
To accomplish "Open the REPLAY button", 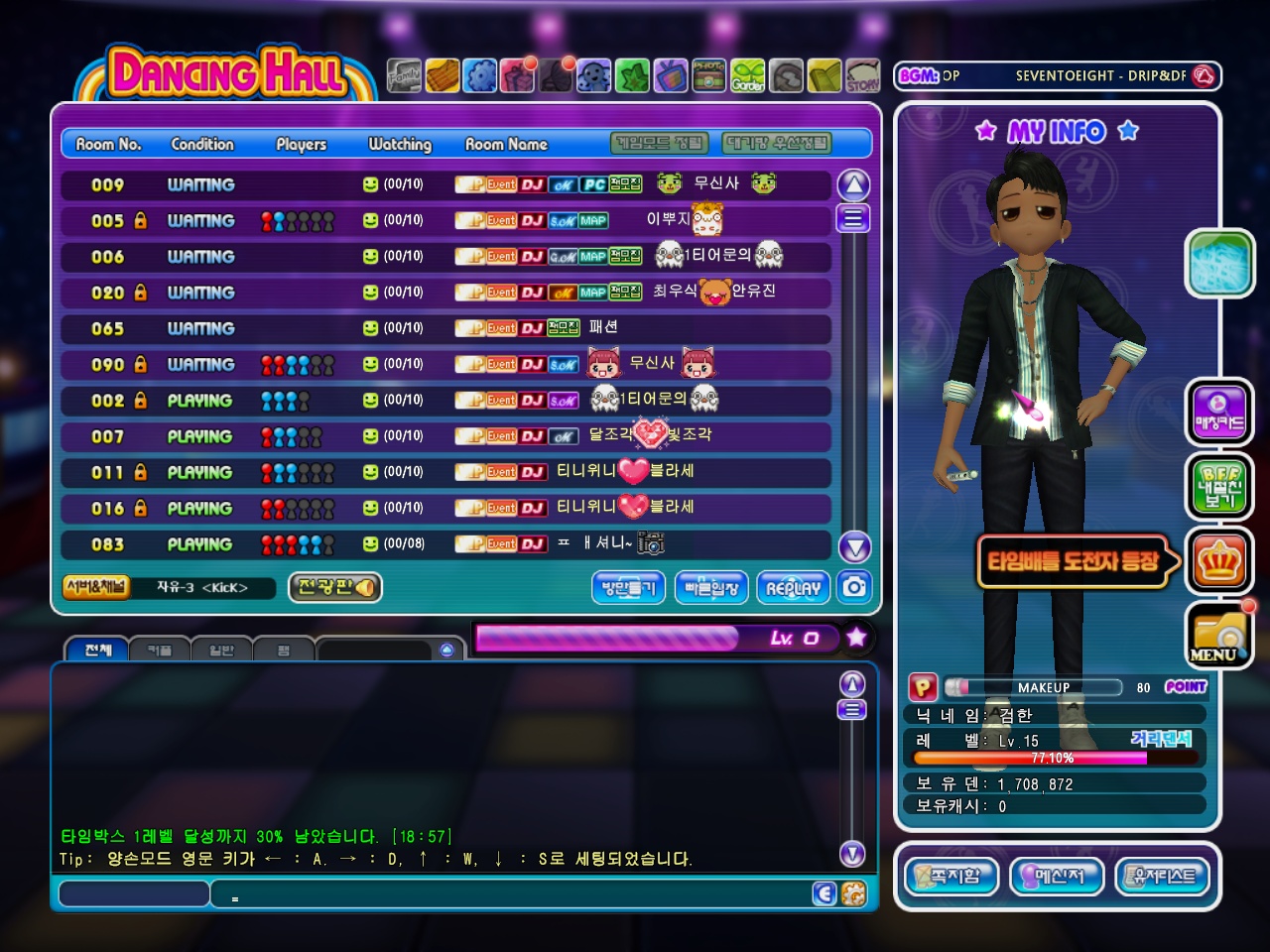I will click(794, 587).
